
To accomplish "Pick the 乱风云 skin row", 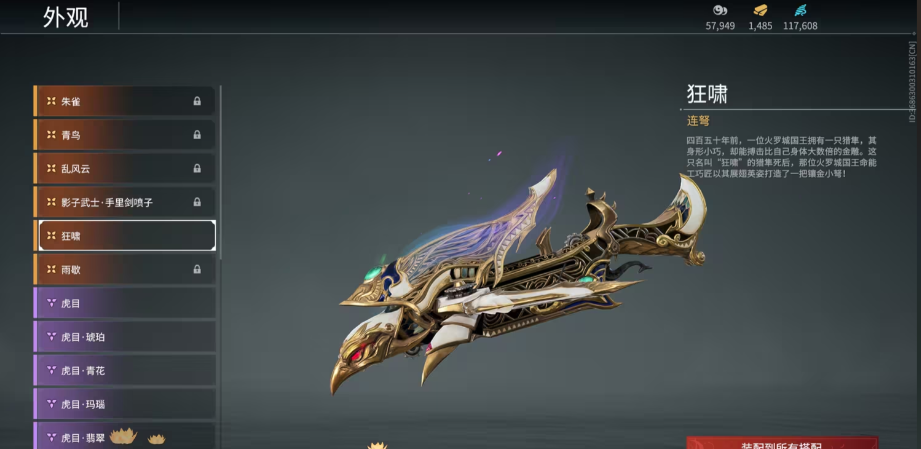I will coord(124,168).
